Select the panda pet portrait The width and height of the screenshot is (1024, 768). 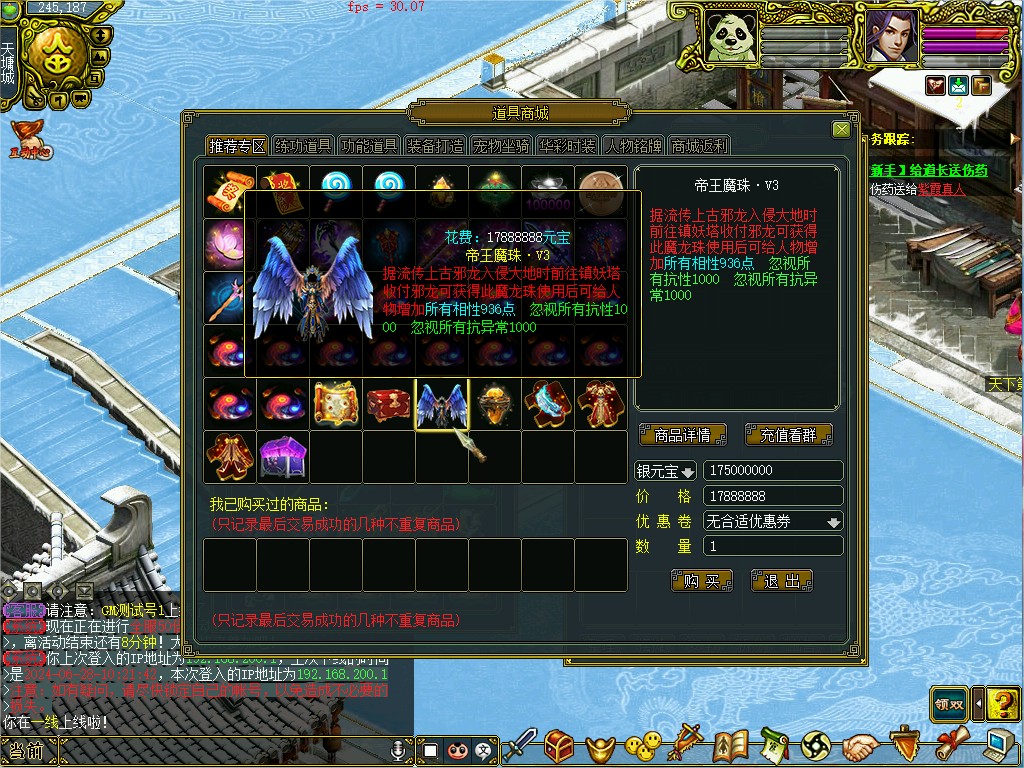point(731,37)
